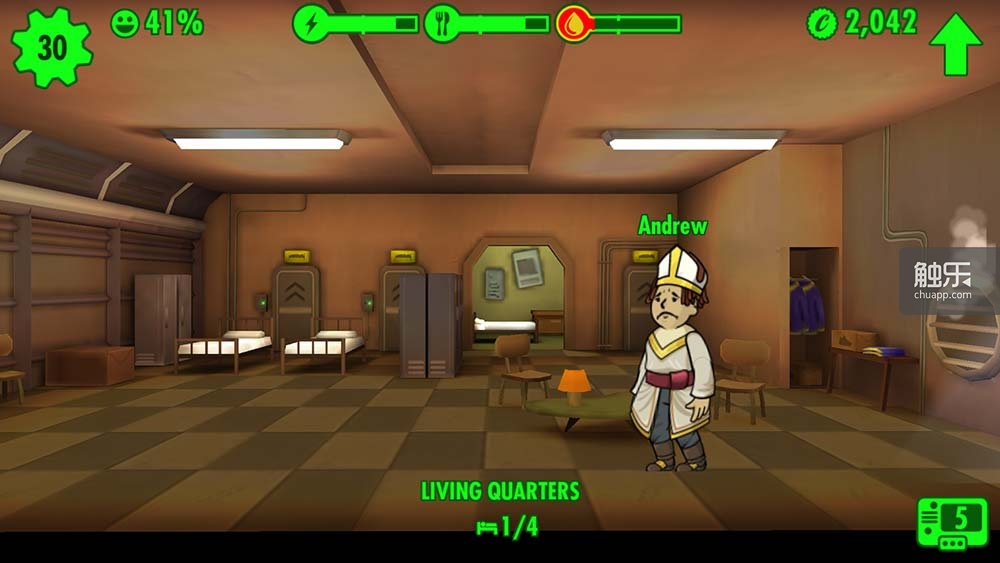
Task: Tap the green upgrade arrow
Action: [954, 43]
